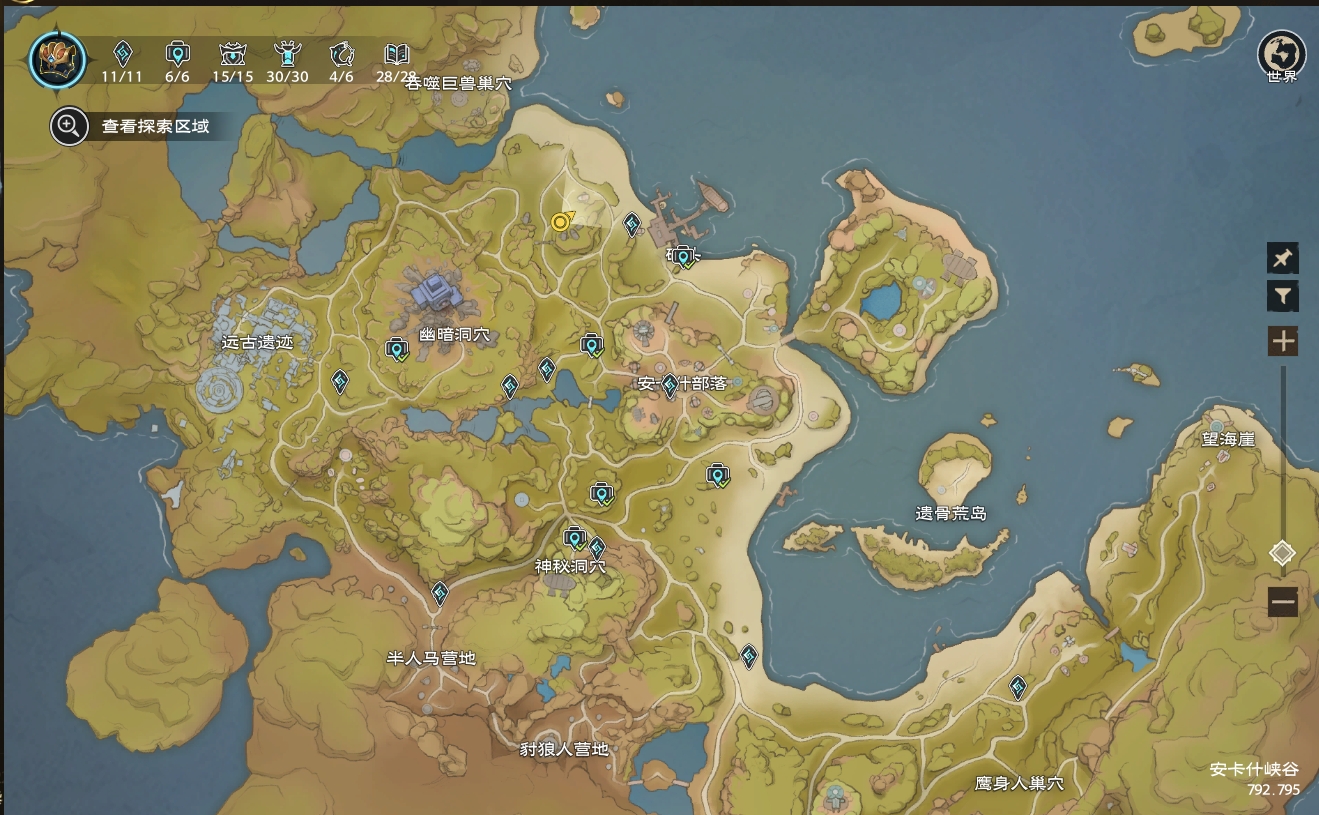Screen dimensions: 1319x815
Task: Click the 吞噬巨兽巢穴 lair label
Action: pos(458,84)
